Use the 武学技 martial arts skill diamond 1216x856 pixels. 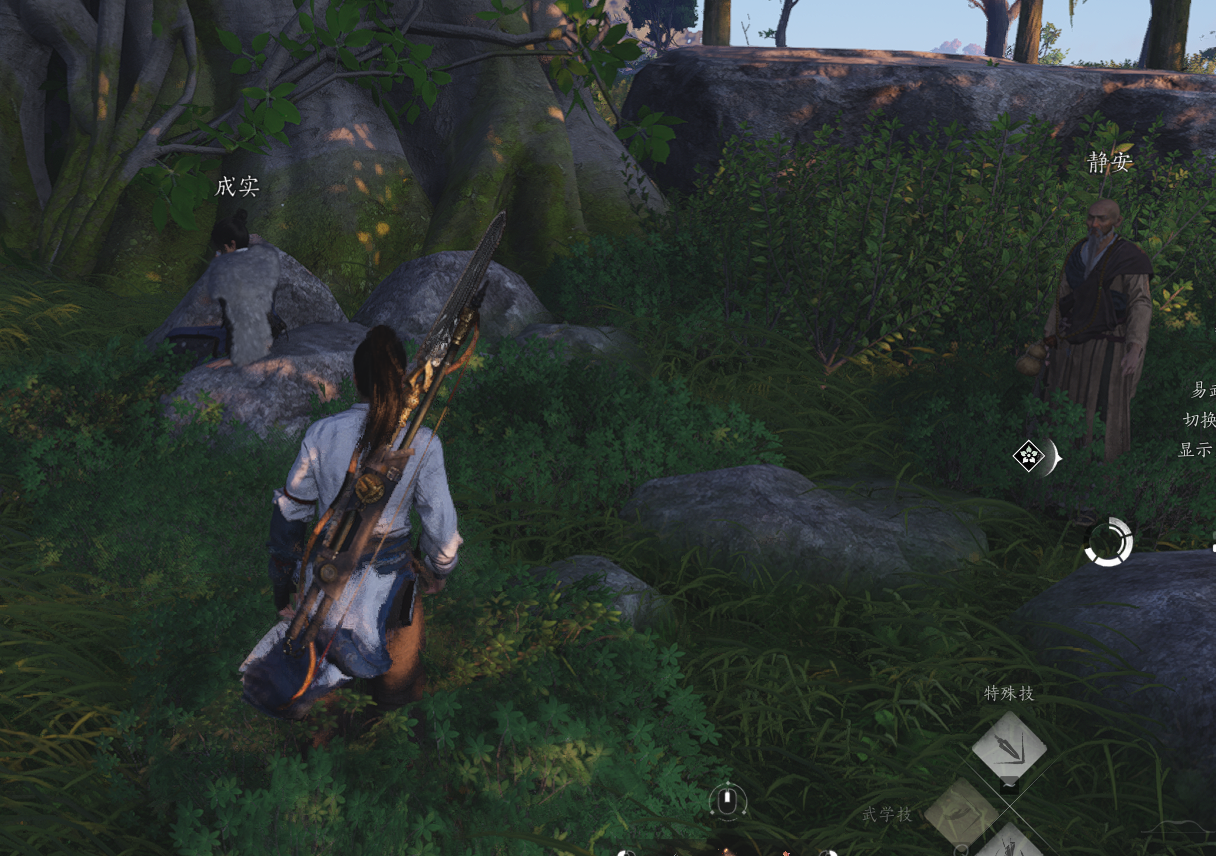tap(962, 812)
